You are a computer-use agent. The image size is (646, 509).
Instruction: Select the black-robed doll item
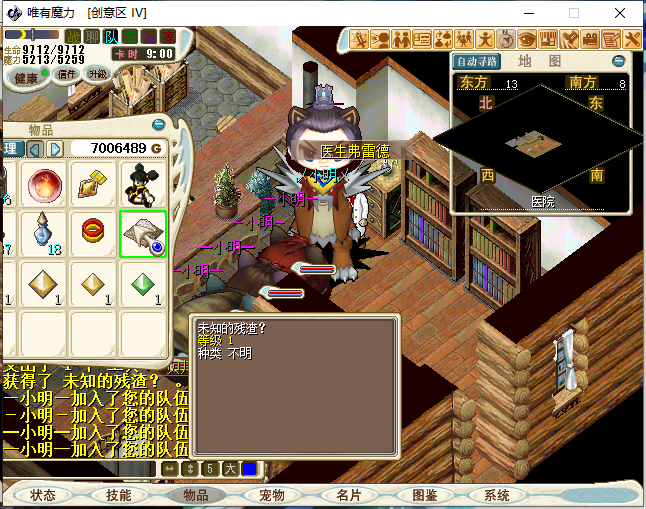click(143, 185)
